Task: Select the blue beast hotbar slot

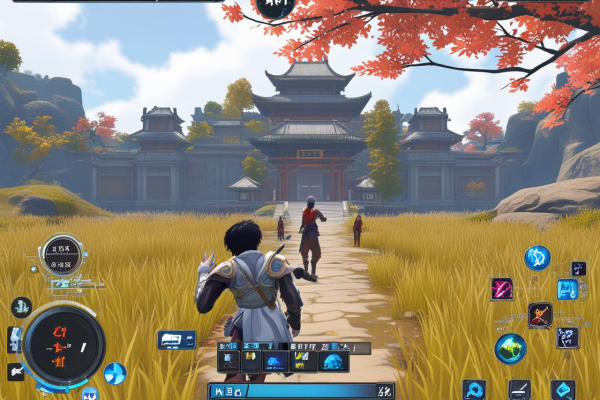Action: [275, 361]
